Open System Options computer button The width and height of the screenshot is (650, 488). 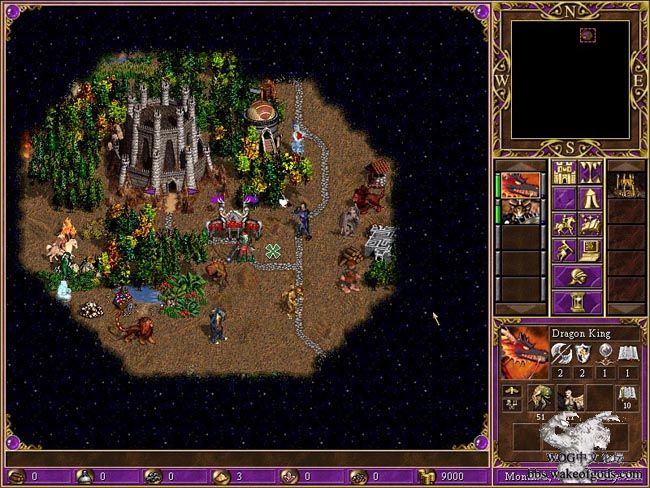589,250
